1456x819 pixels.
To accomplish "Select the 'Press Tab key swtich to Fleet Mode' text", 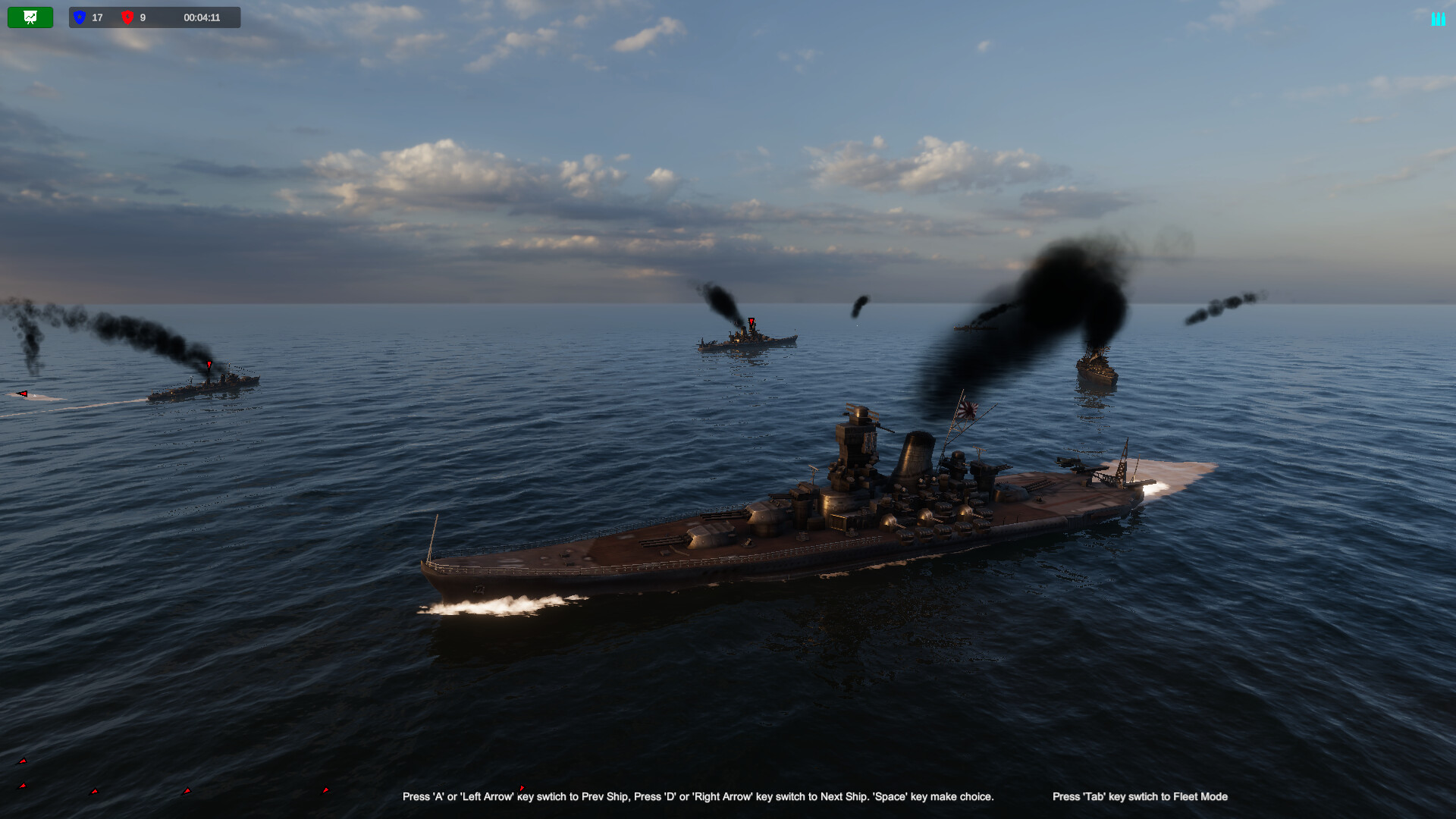I will click(1139, 797).
